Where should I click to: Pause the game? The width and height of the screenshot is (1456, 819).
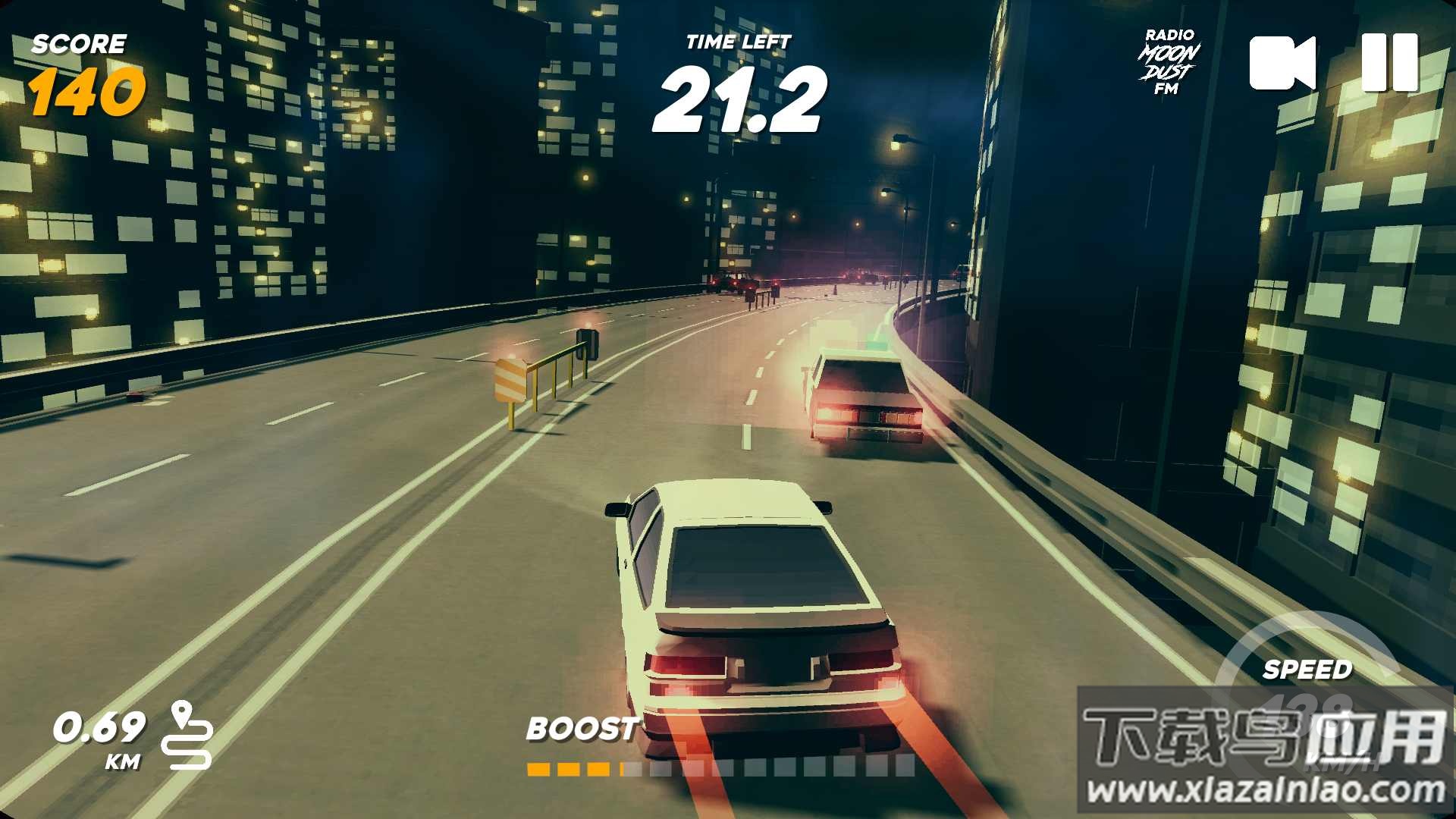(1389, 63)
